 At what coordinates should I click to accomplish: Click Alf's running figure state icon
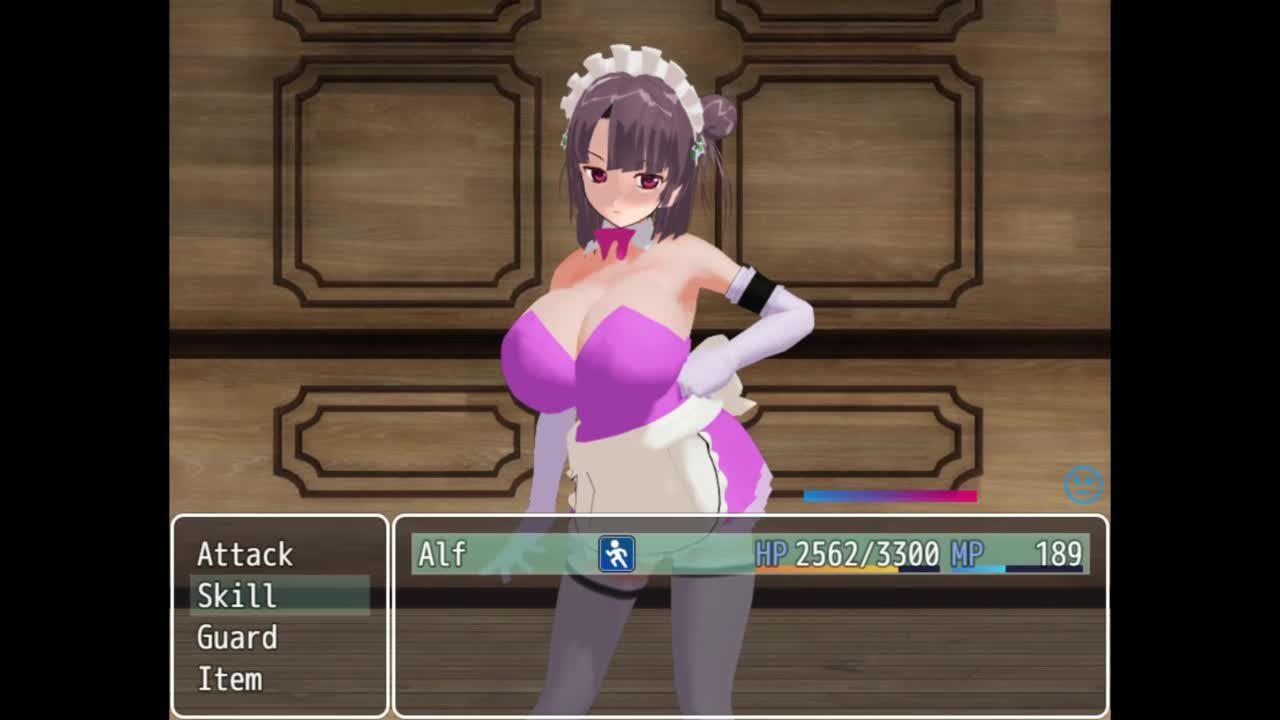(617, 554)
